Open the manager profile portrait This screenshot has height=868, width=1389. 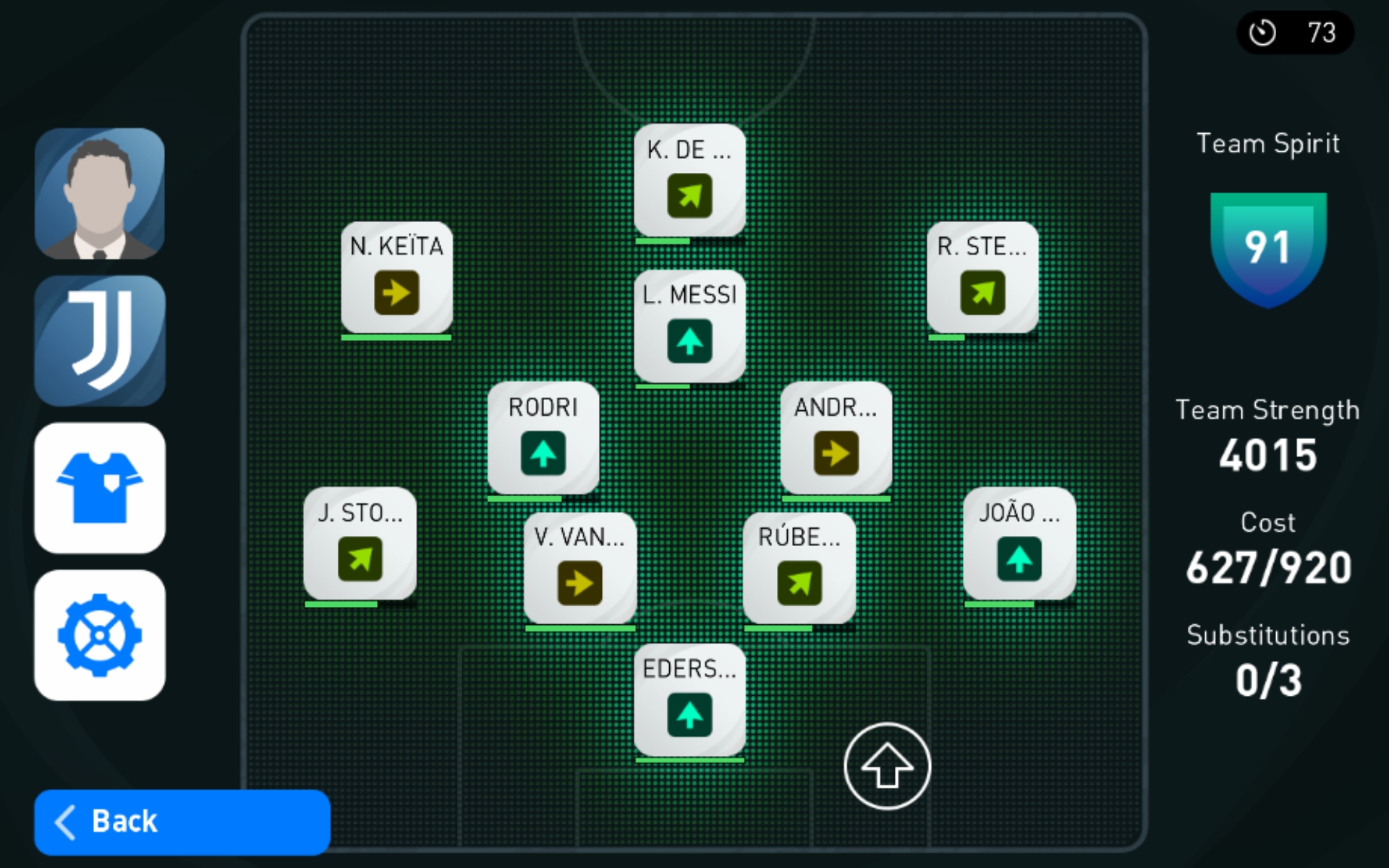[100, 194]
